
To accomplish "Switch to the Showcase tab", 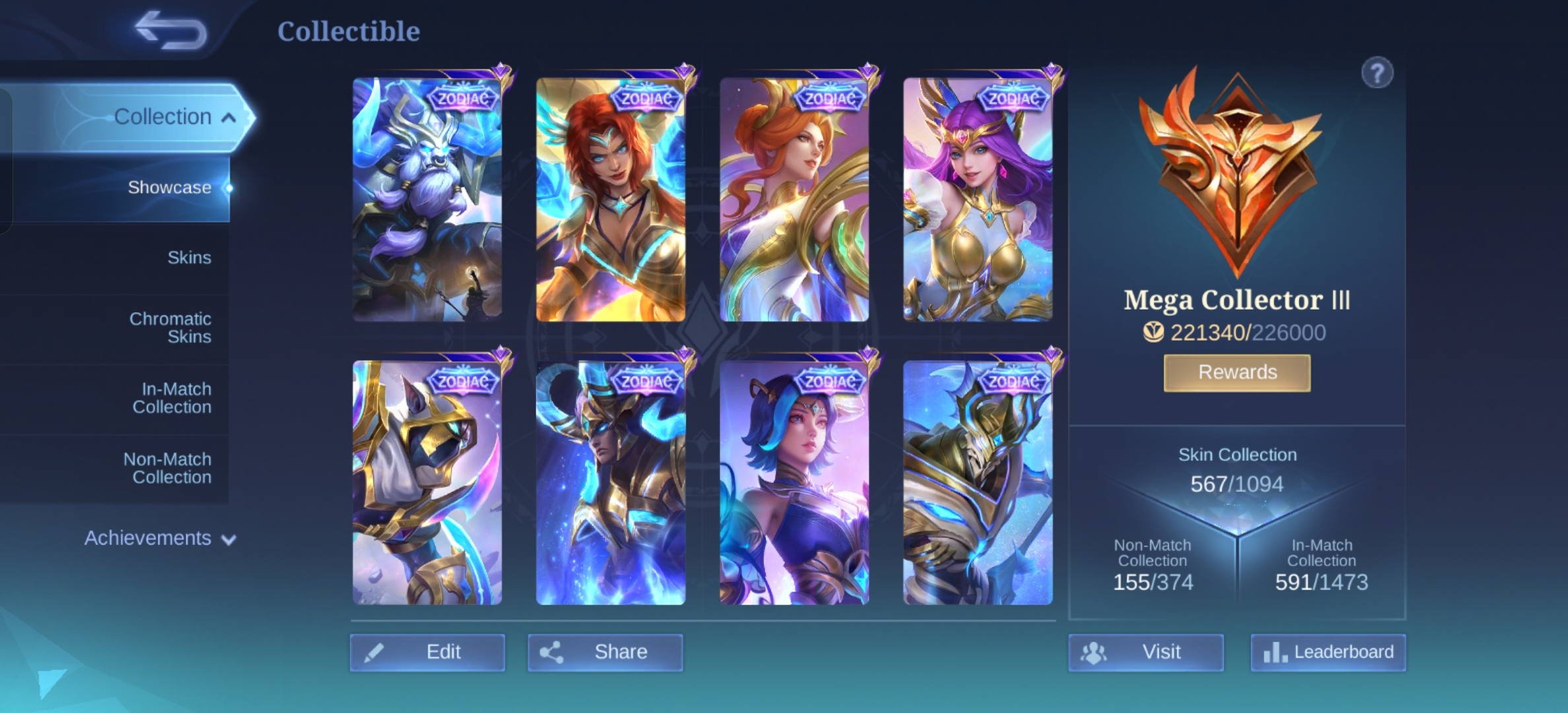I will (x=169, y=187).
